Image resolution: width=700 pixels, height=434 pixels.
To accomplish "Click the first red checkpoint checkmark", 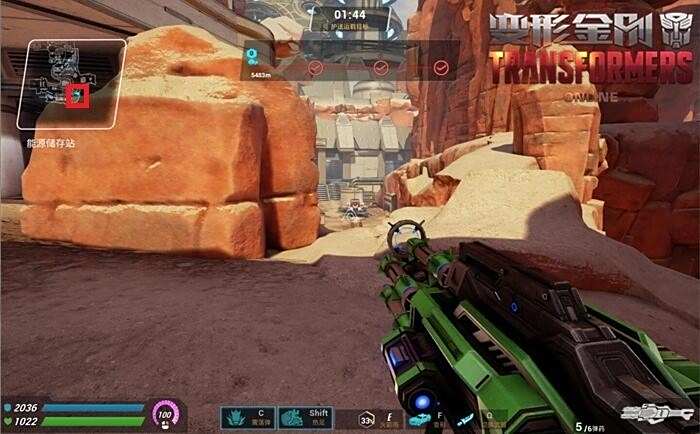I will tap(316, 68).
